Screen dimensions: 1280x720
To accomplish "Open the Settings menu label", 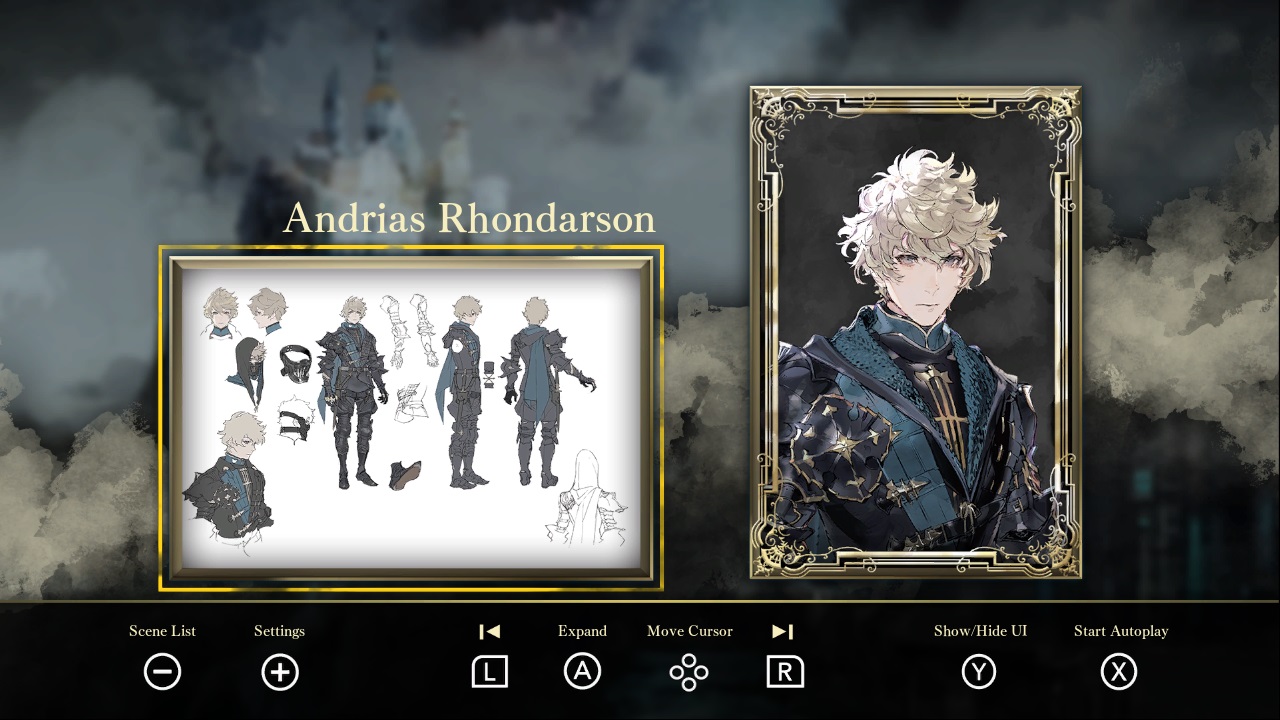I will (x=279, y=631).
